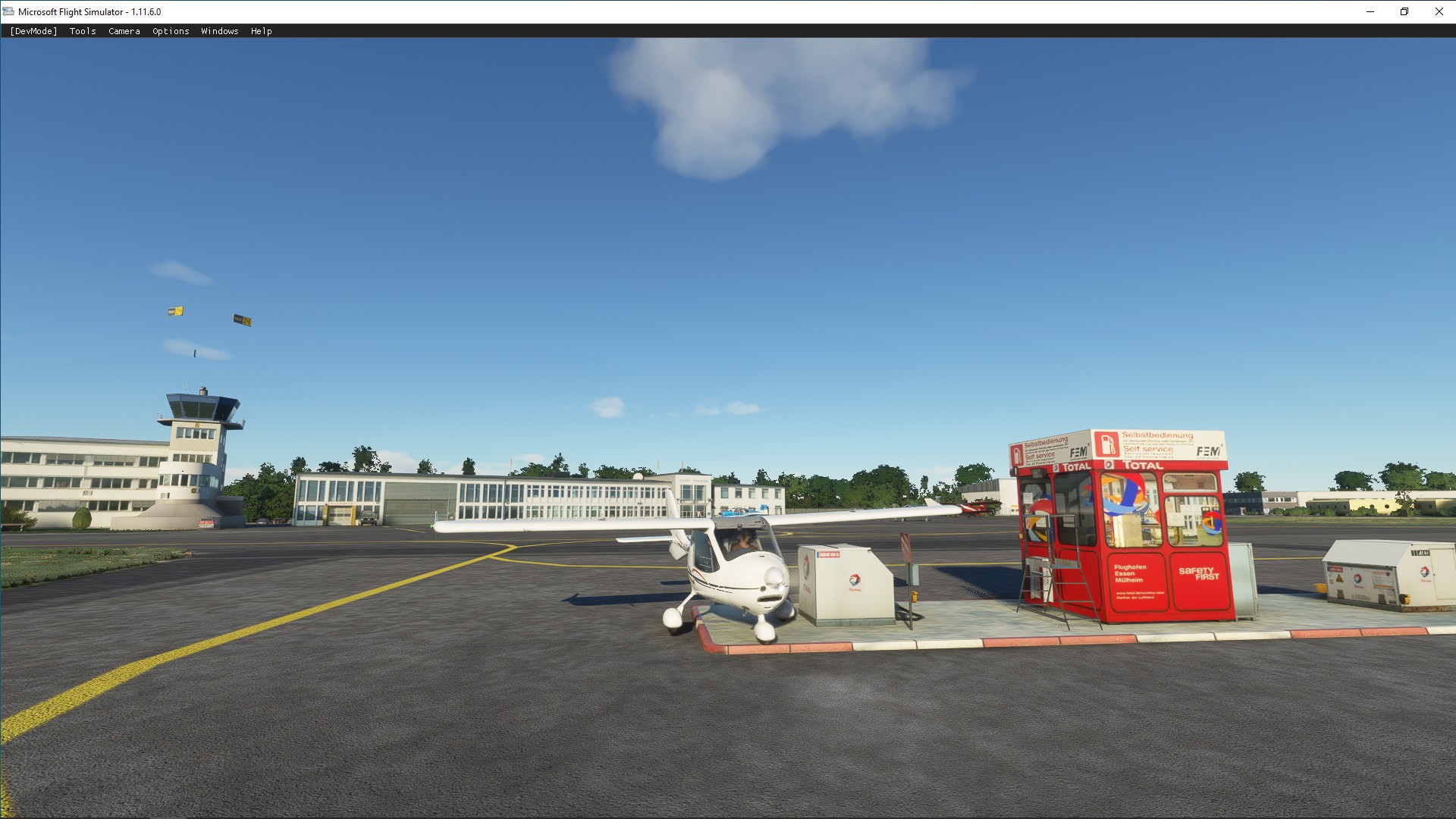Open the Options menu
1456x819 pixels.
[171, 31]
